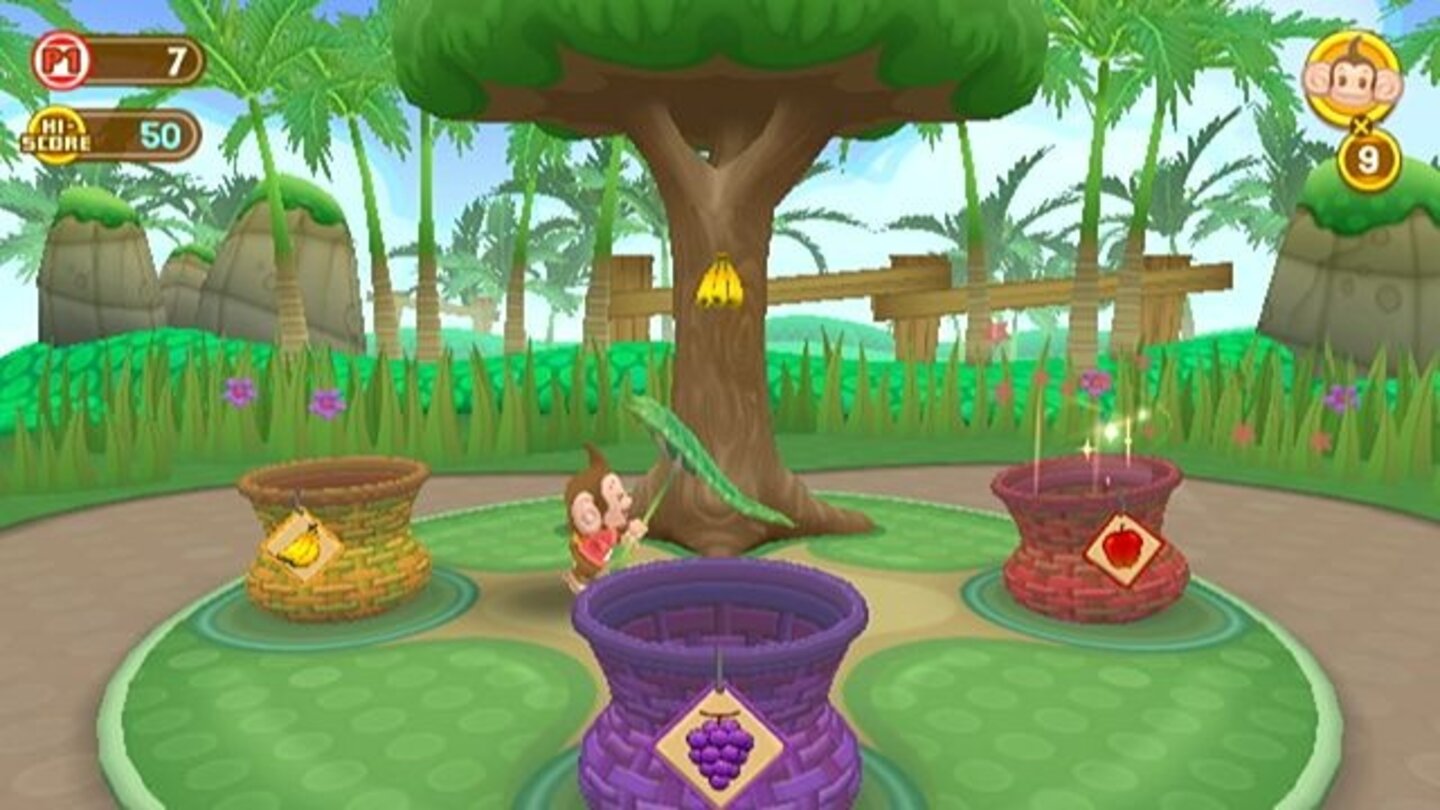
Task: Click the banana bunch hanging on the tree
Action: pyautogui.click(x=722, y=285)
